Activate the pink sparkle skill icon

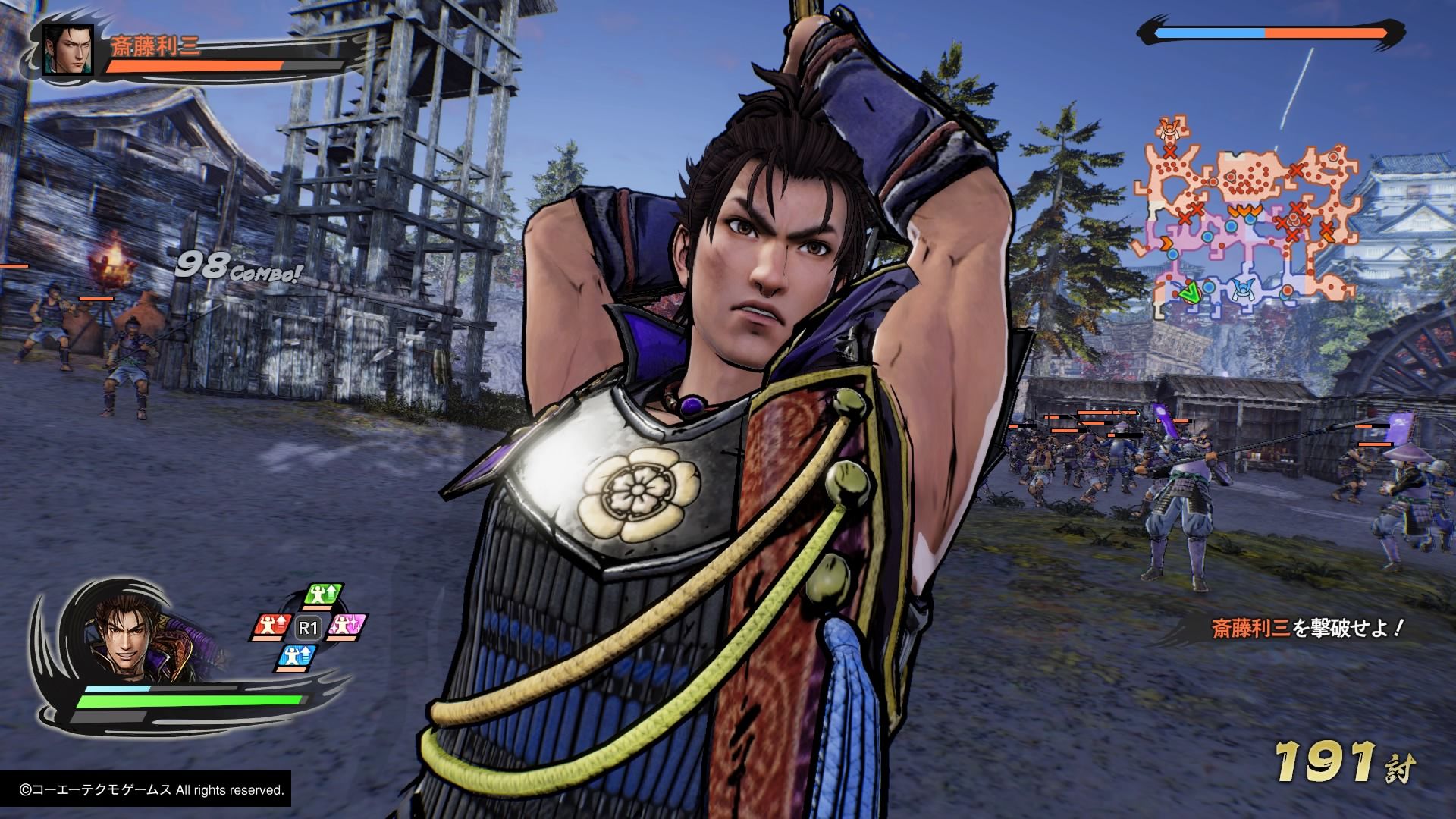348,626
